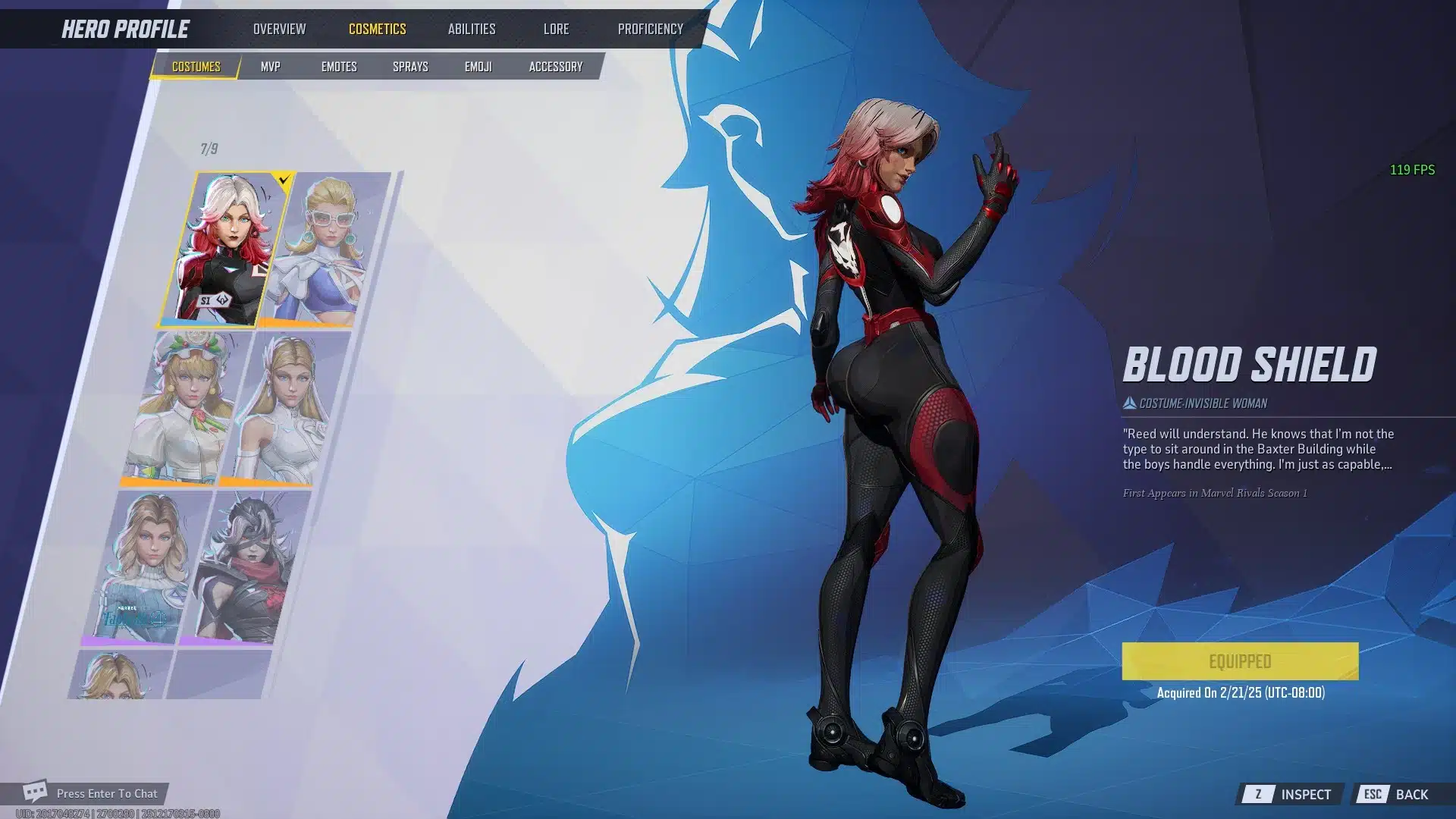Click the yellow Equipped button

tap(1240, 661)
